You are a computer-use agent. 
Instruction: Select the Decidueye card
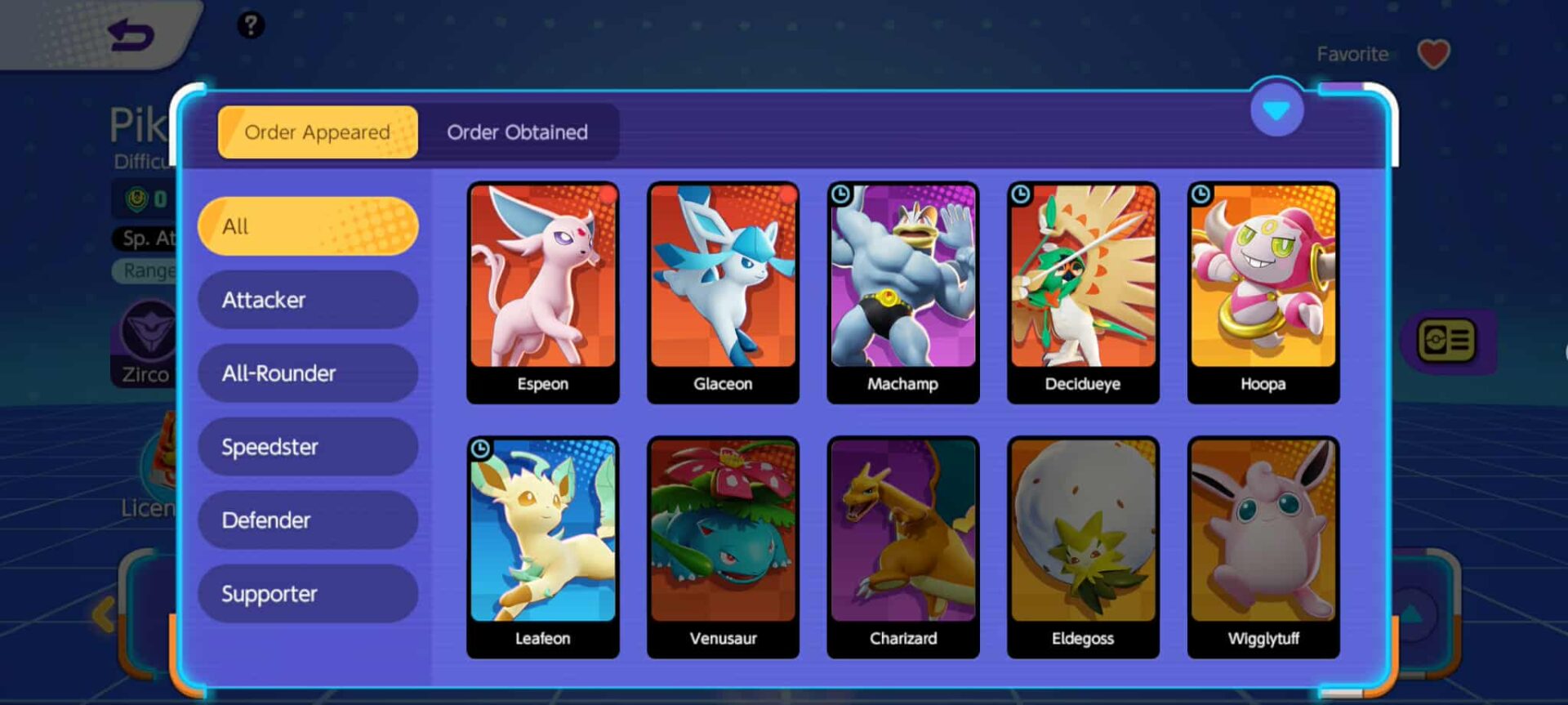[1083, 292]
